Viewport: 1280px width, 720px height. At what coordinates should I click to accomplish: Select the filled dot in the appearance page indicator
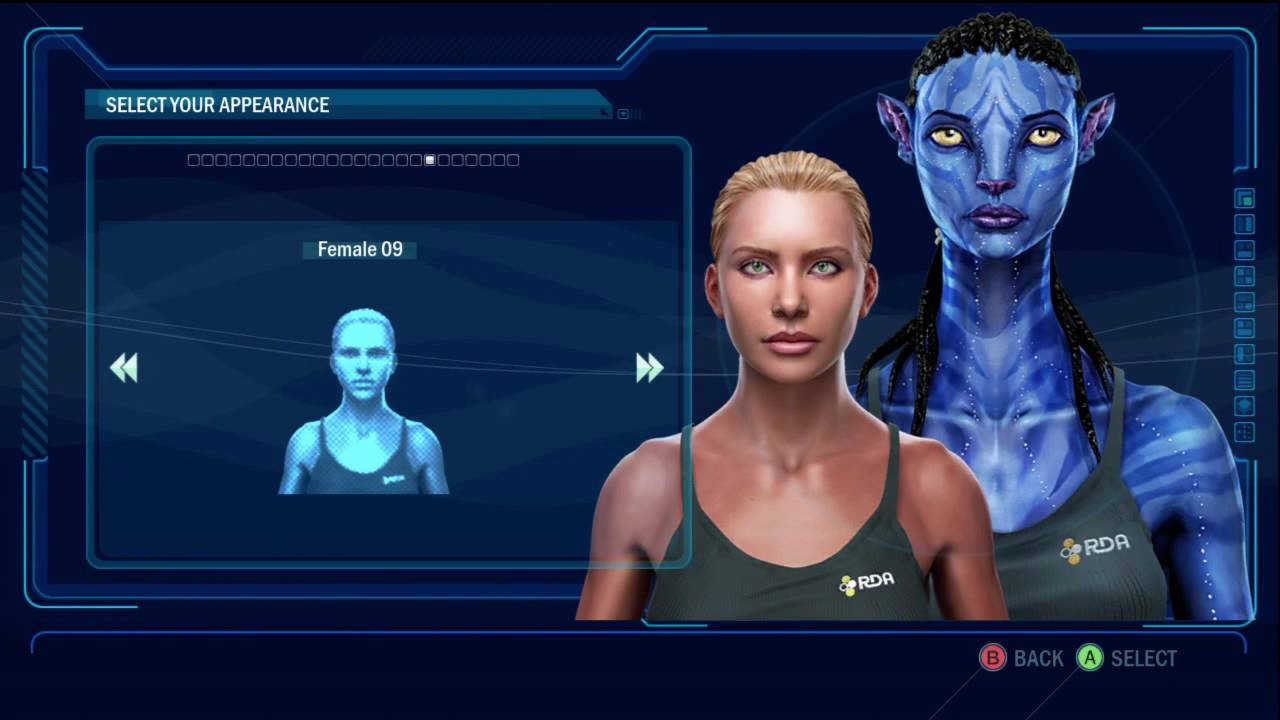point(430,160)
